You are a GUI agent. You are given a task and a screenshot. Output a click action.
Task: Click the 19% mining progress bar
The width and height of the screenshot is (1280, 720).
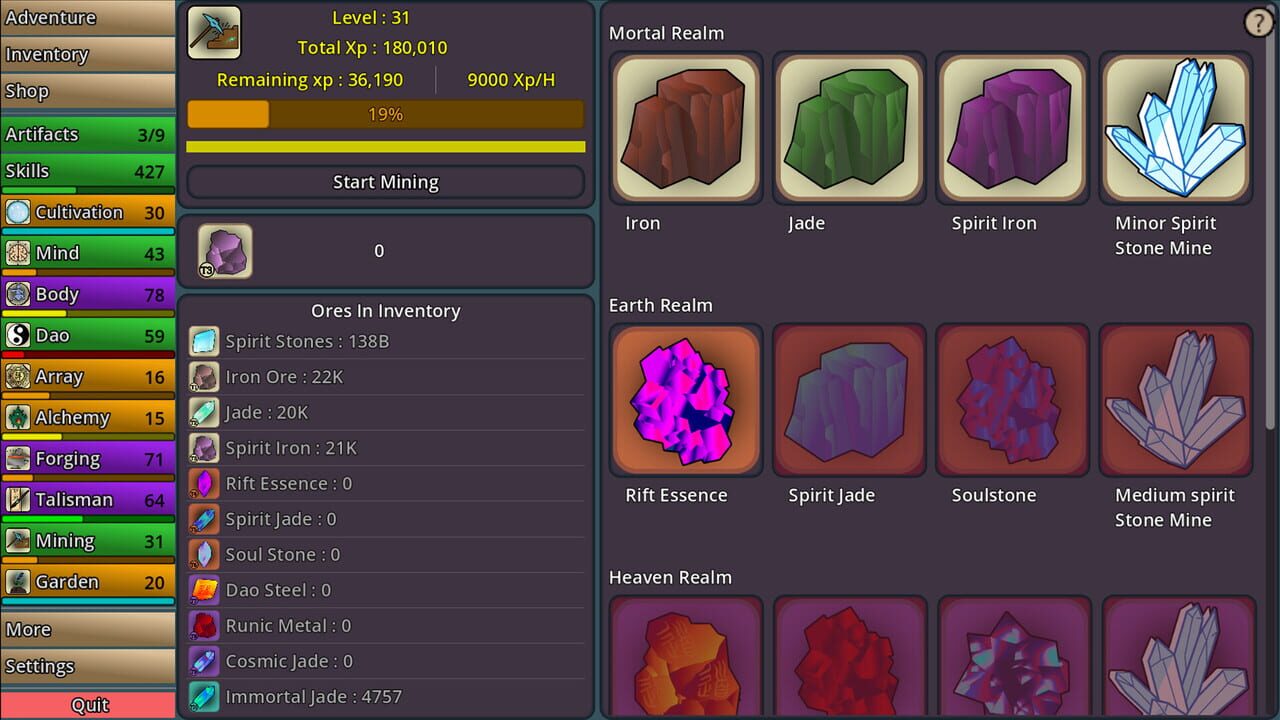click(x=385, y=114)
